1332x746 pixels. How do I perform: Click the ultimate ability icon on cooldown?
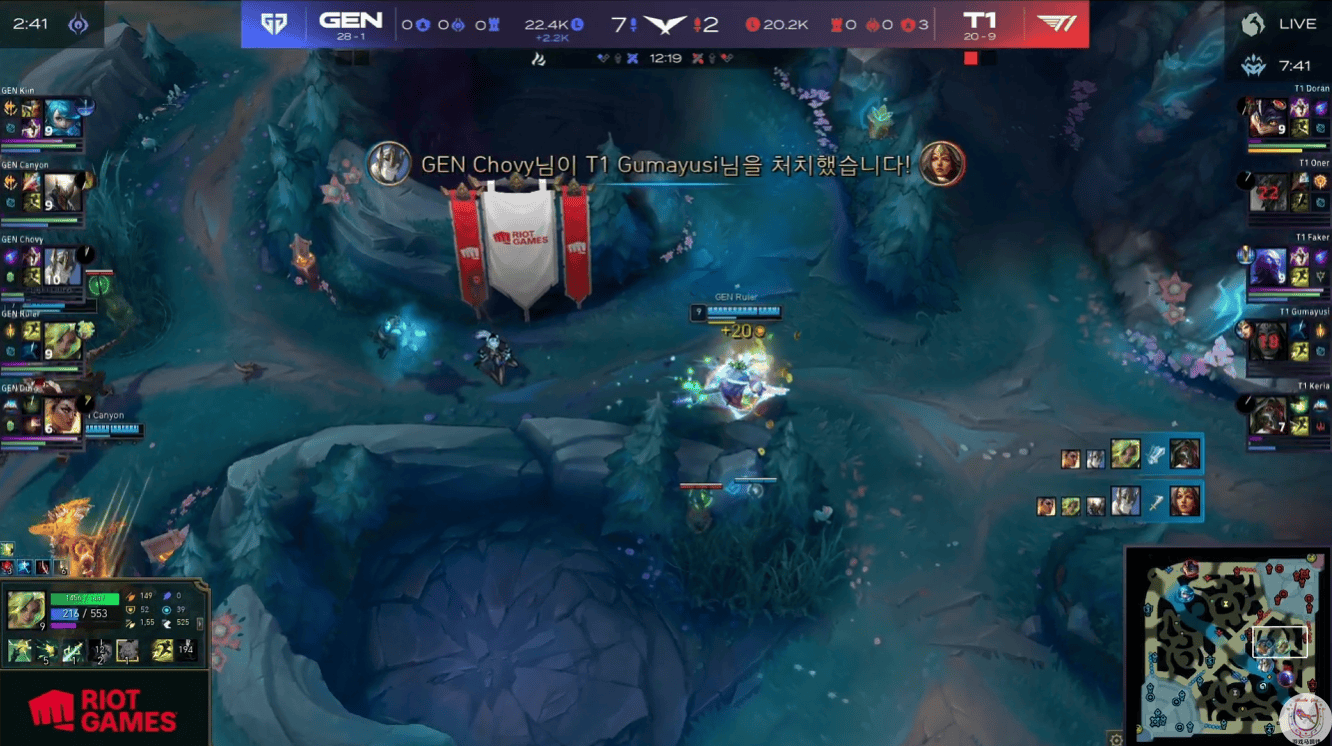100,652
